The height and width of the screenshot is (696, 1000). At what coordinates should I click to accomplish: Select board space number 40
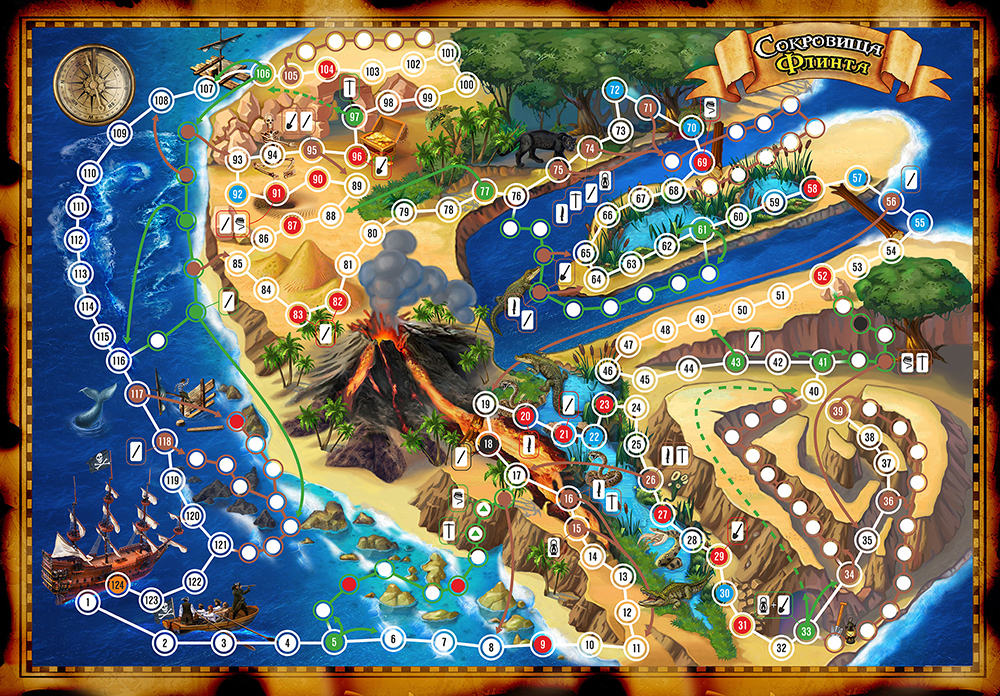coord(814,391)
